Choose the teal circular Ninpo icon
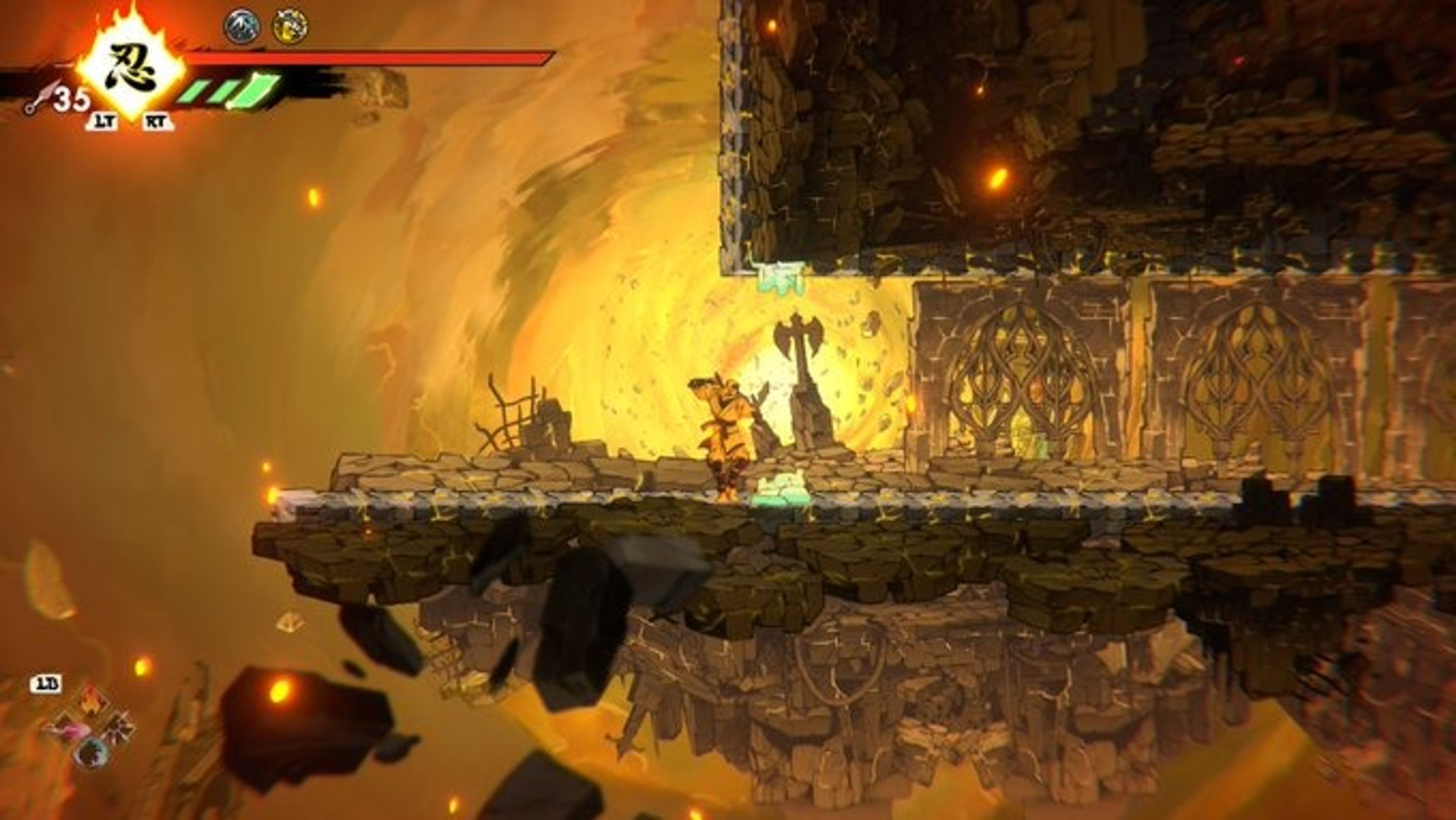The width and height of the screenshot is (1456, 820). (x=93, y=753)
